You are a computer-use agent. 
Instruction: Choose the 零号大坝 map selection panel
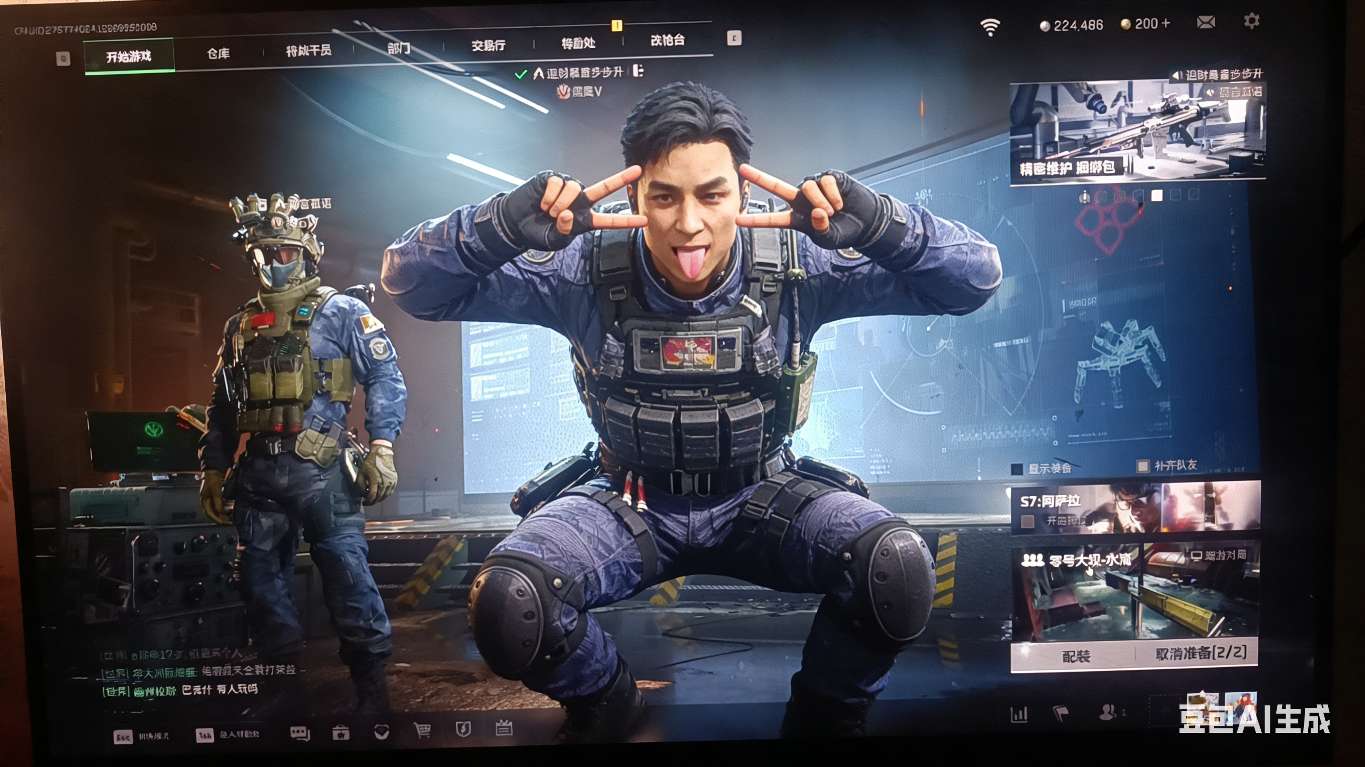pos(1135,592)
